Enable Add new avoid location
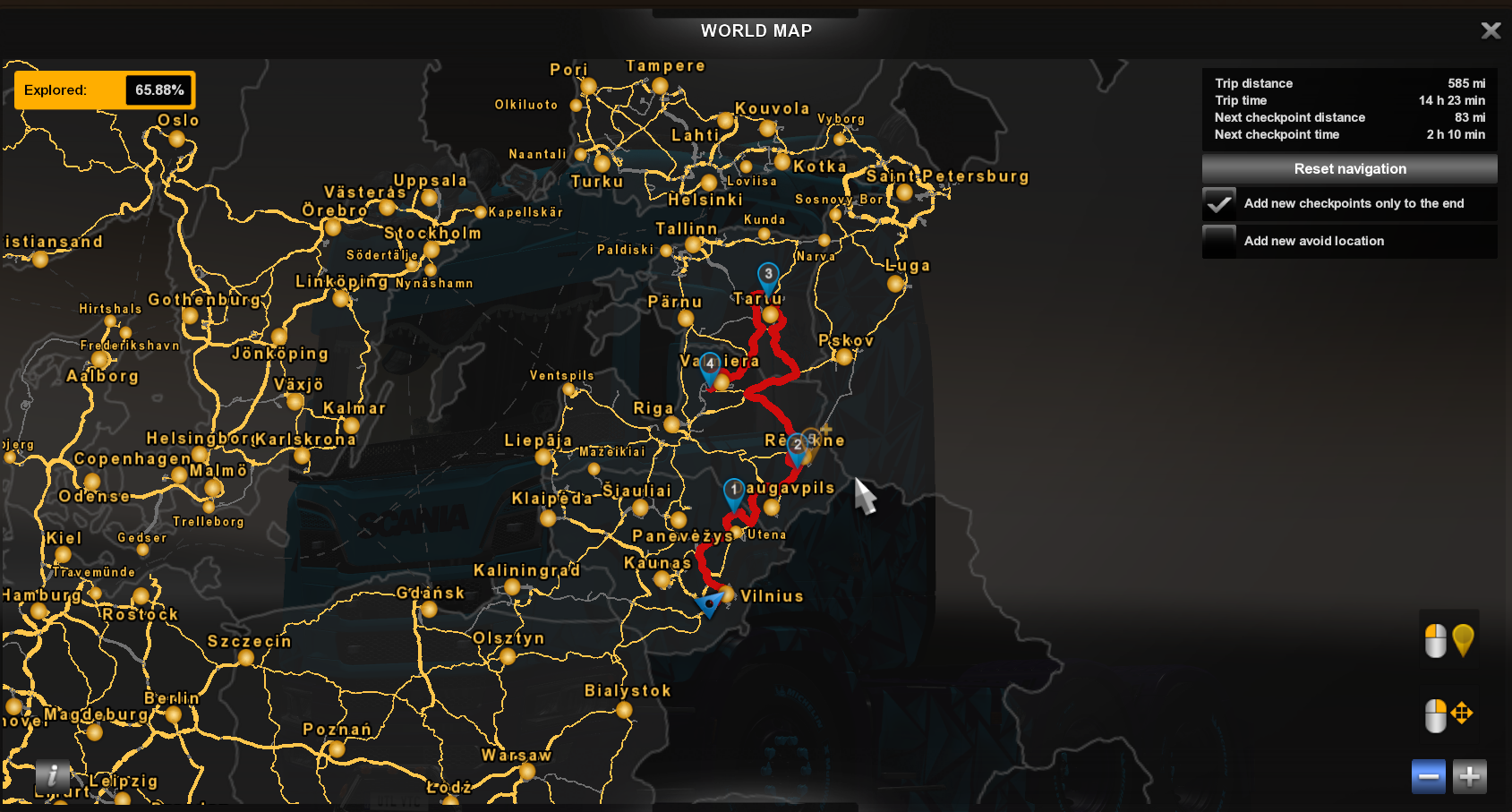The height and width of the screenshot is (812, 1512). point(1218,241)
